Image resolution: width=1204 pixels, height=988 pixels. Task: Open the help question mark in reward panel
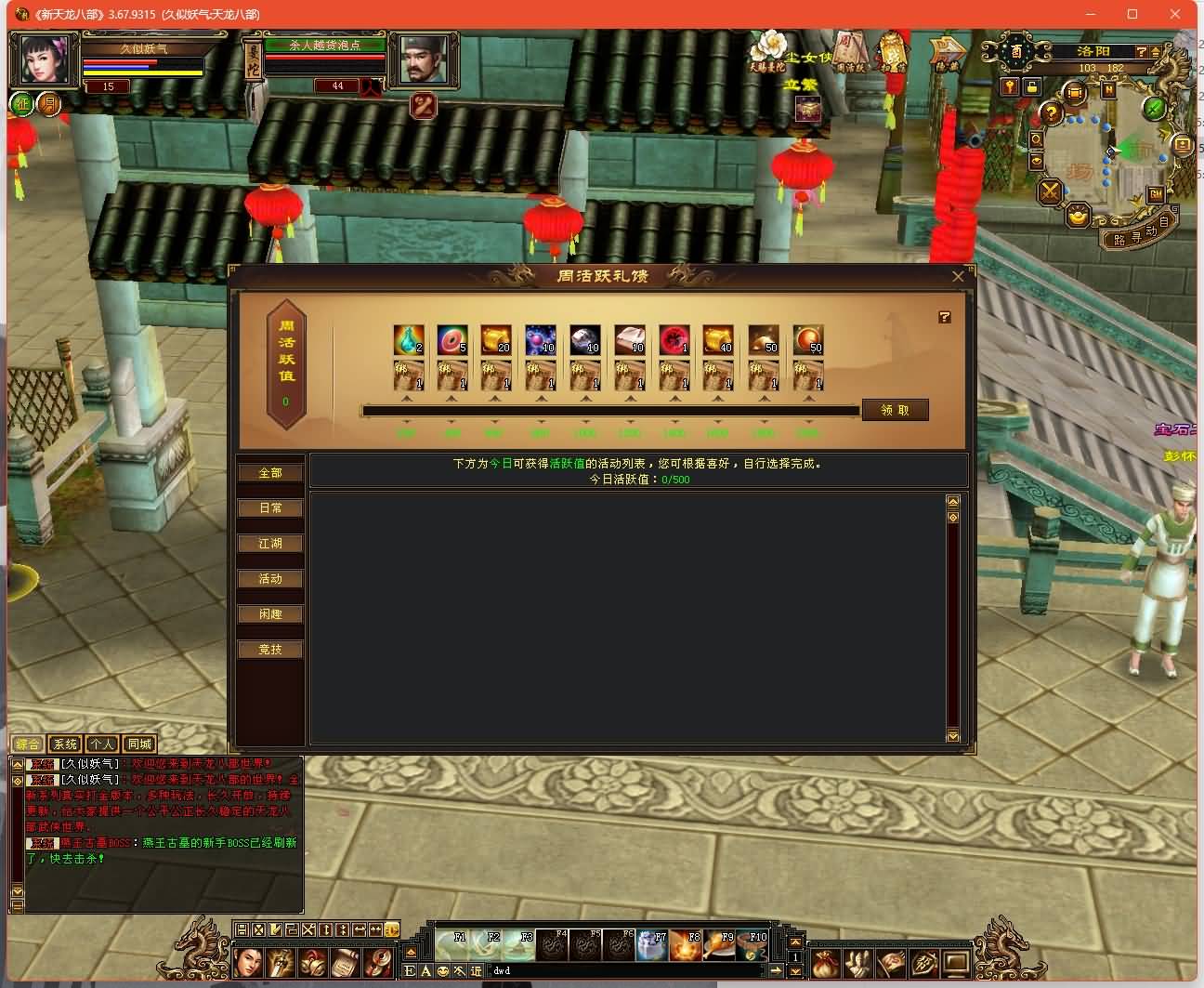pos(945,318)
